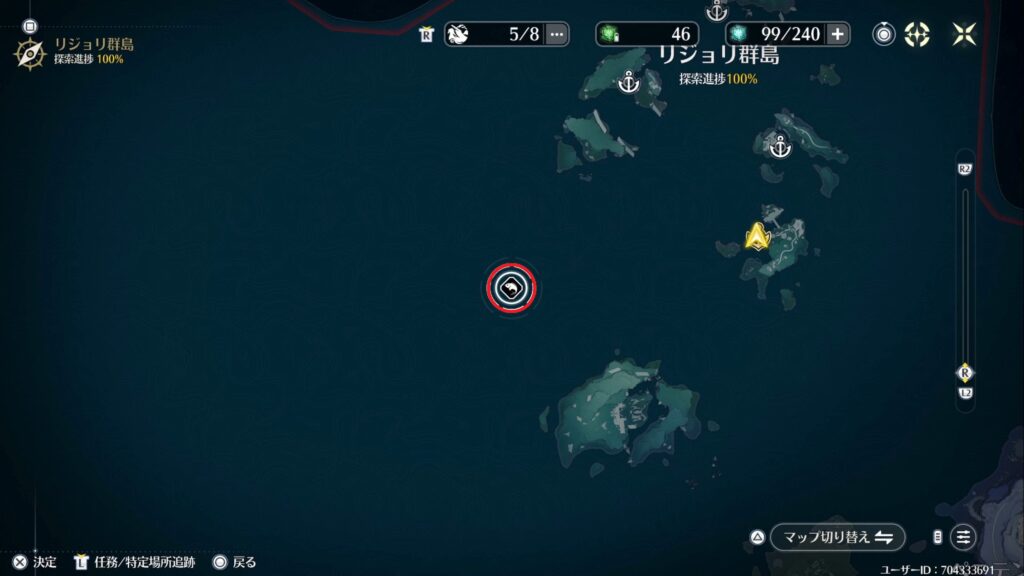Open the three-dots menu beside 5/8

tap(557, 34)
